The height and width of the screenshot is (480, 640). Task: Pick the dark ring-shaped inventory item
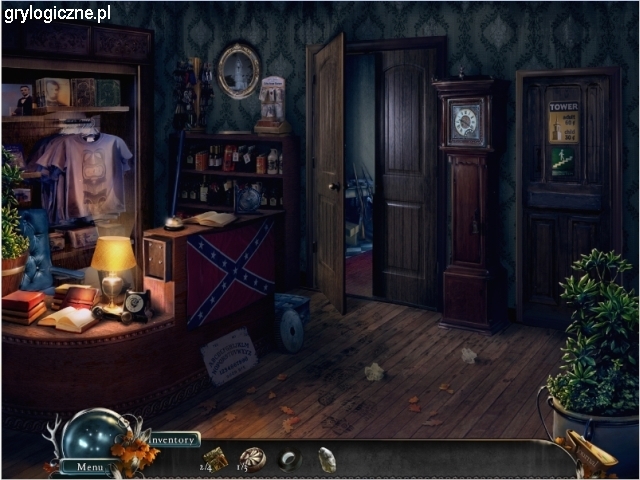click(289, 460)
